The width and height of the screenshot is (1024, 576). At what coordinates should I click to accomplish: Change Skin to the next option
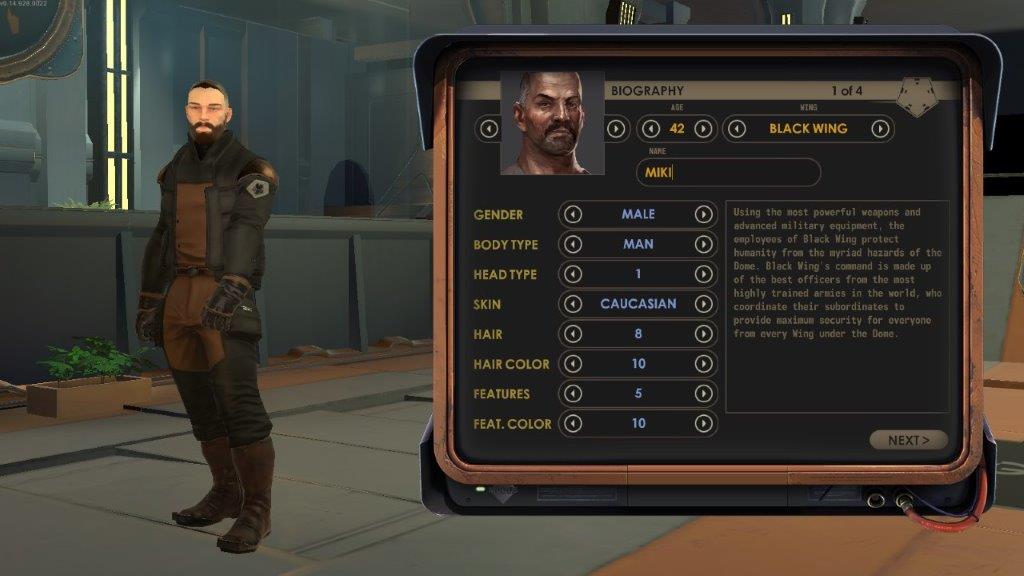(703, 304)
